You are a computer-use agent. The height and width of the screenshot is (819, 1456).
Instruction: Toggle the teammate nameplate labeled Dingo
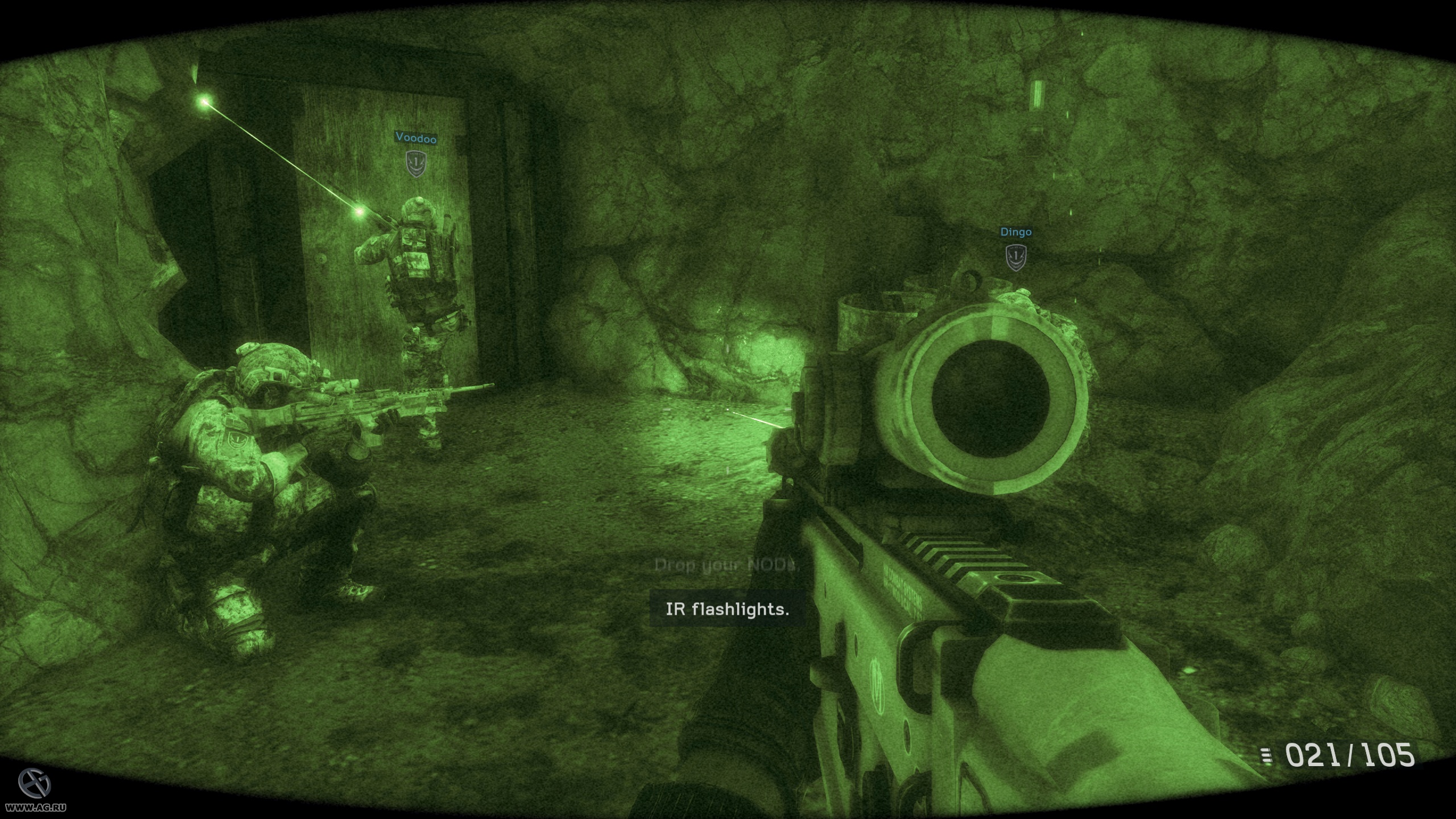(1015, 232)
